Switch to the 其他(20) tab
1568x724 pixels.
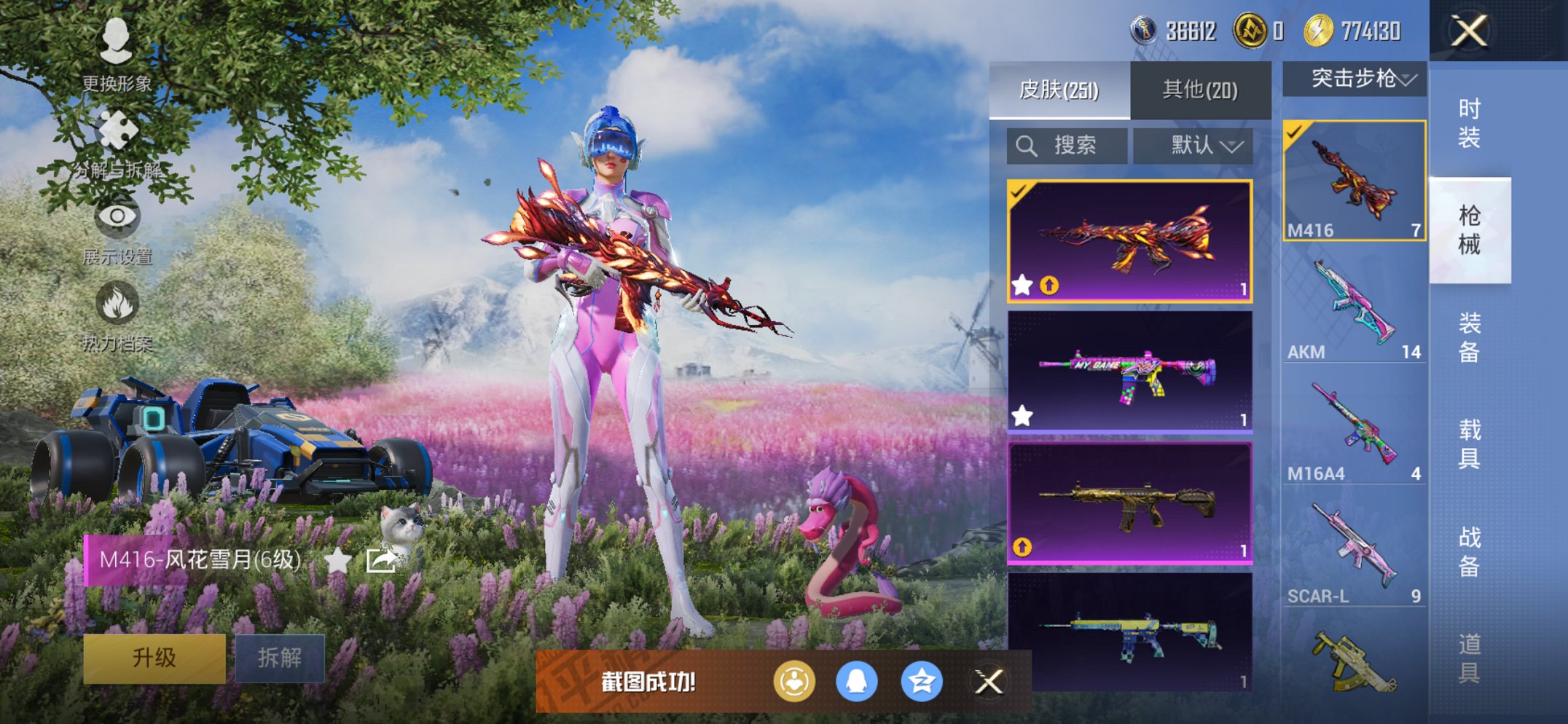pos(1200,90)
